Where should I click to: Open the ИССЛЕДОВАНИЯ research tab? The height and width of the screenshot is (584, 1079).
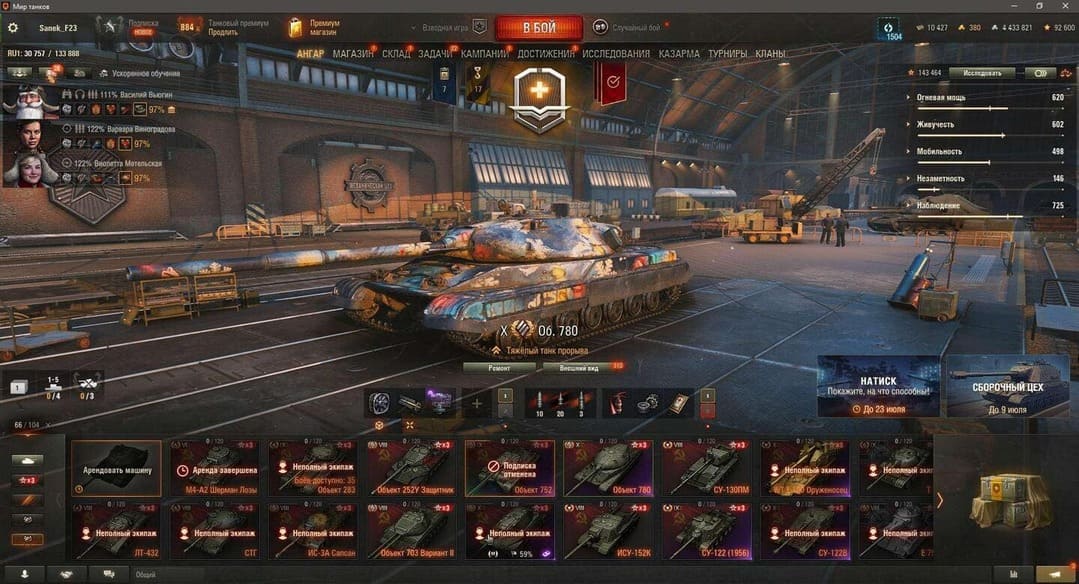coord(616,54)
